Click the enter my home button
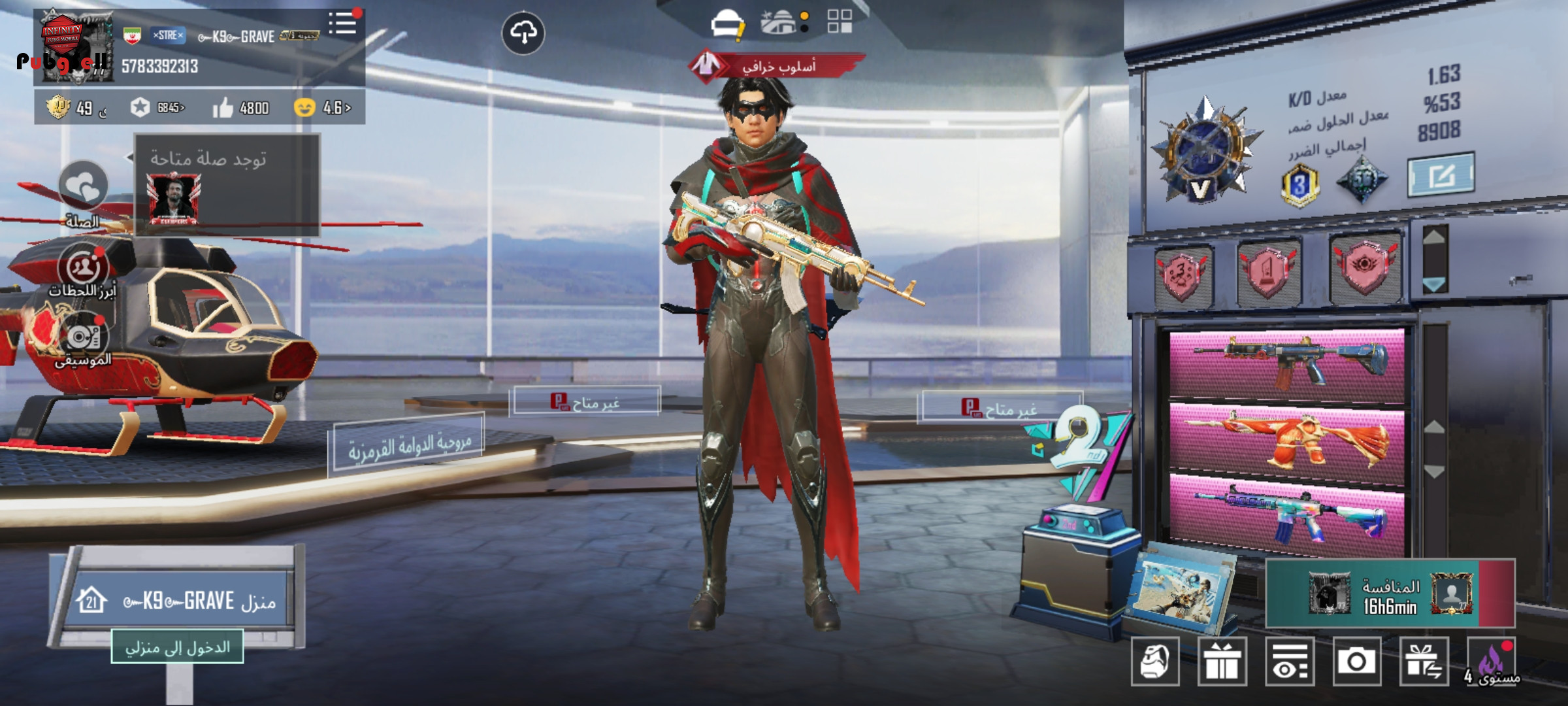1568x706 pixels. 177,647
